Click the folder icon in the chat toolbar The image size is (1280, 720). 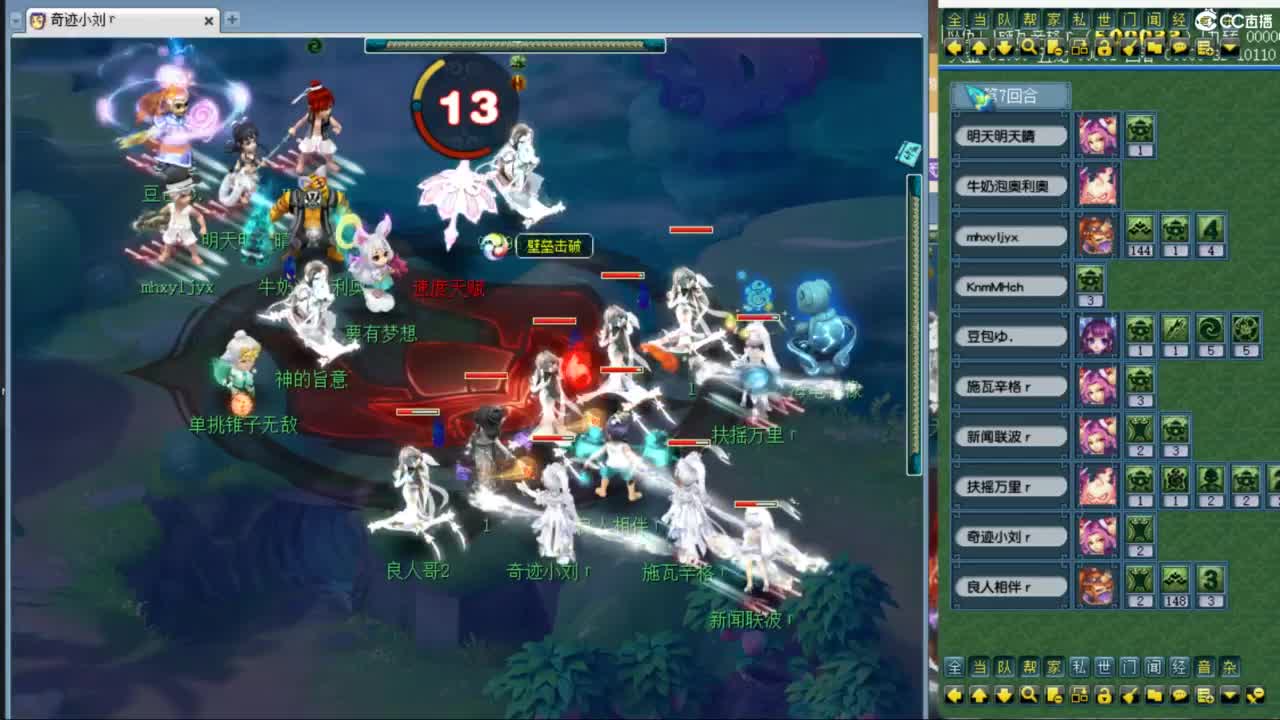1155,47
